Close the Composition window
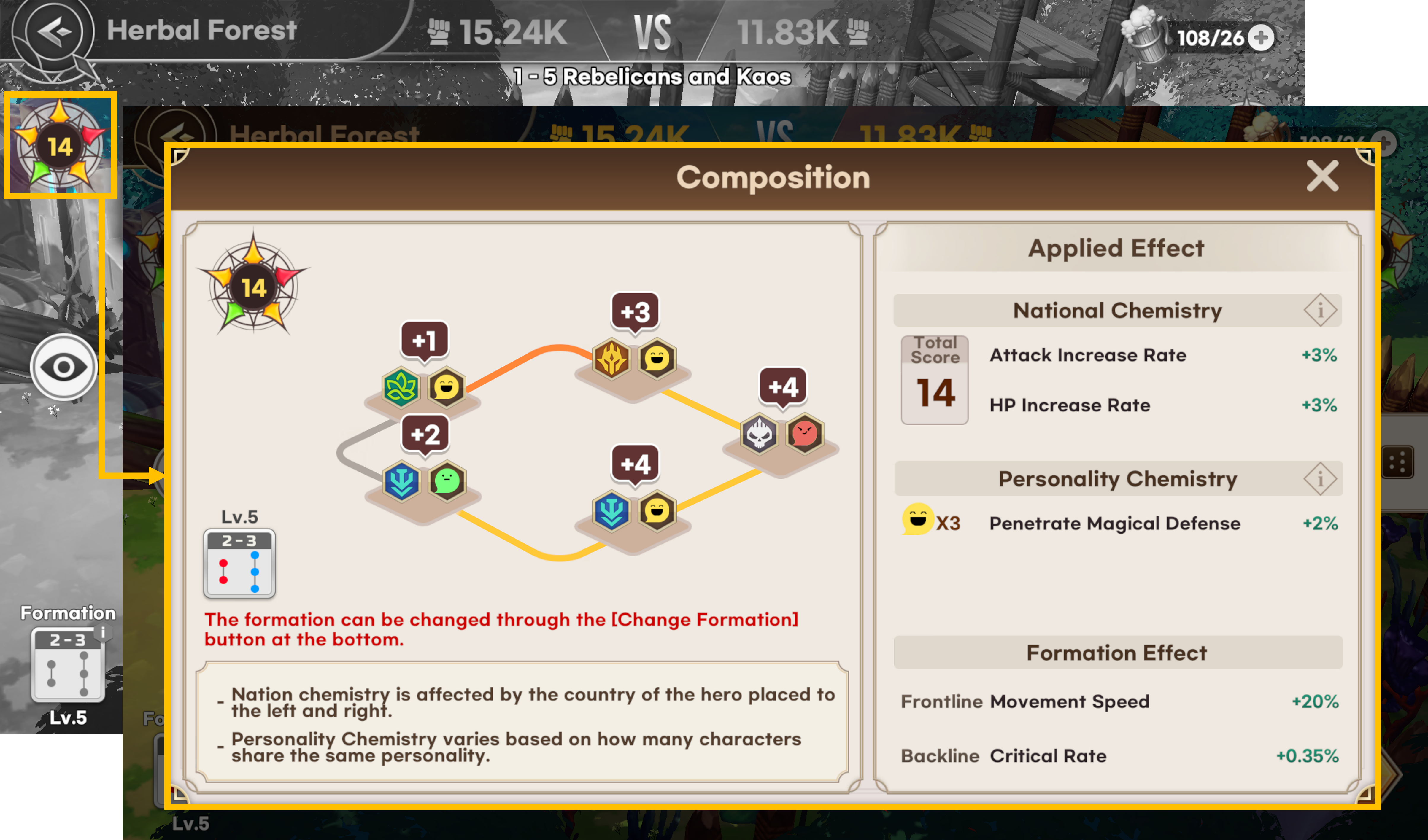Viewport: 1428px width, 840px height. coord(1322,176)
